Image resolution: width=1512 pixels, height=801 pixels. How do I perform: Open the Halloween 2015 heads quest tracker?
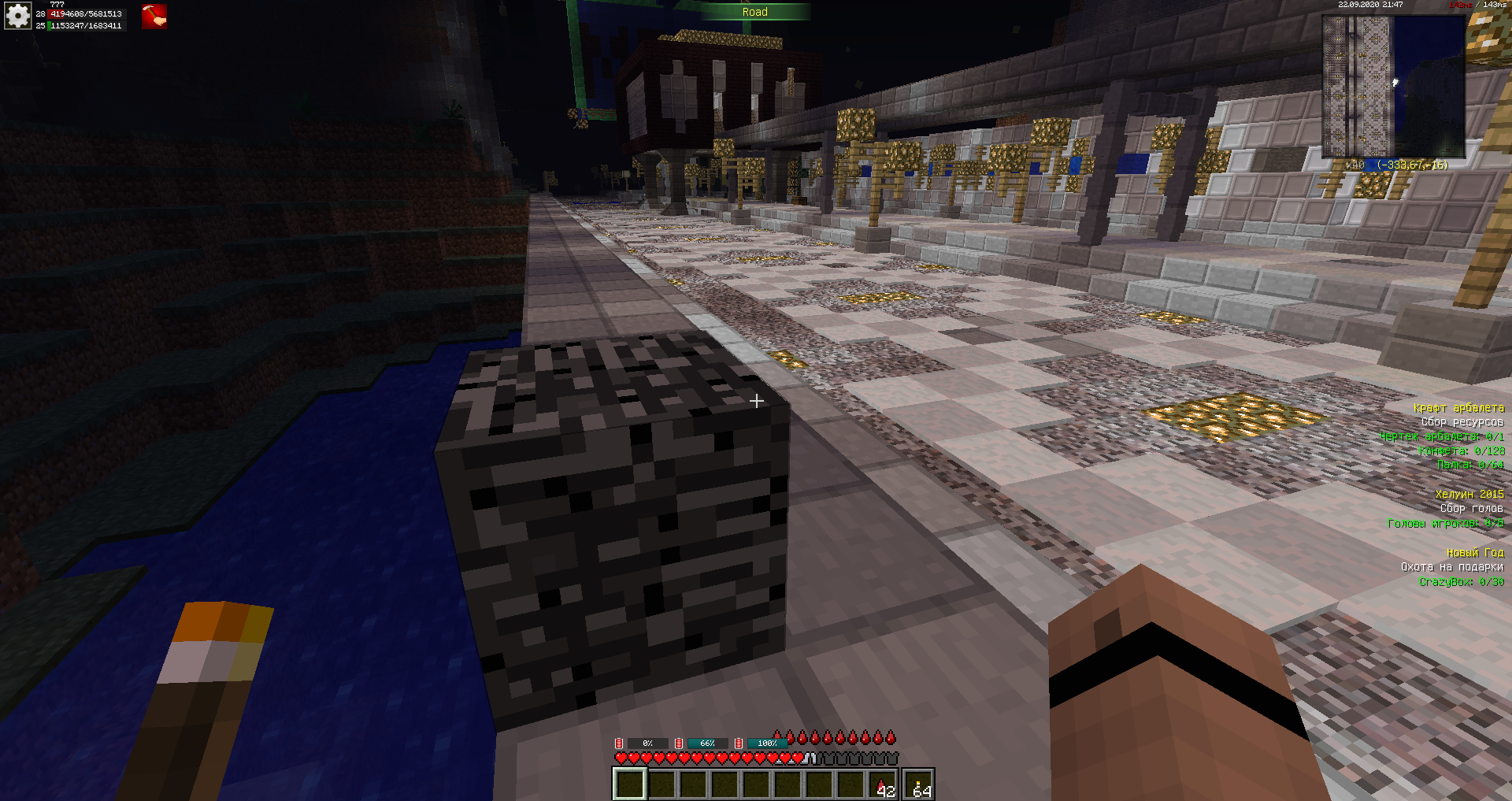(x=1469, y=495)
